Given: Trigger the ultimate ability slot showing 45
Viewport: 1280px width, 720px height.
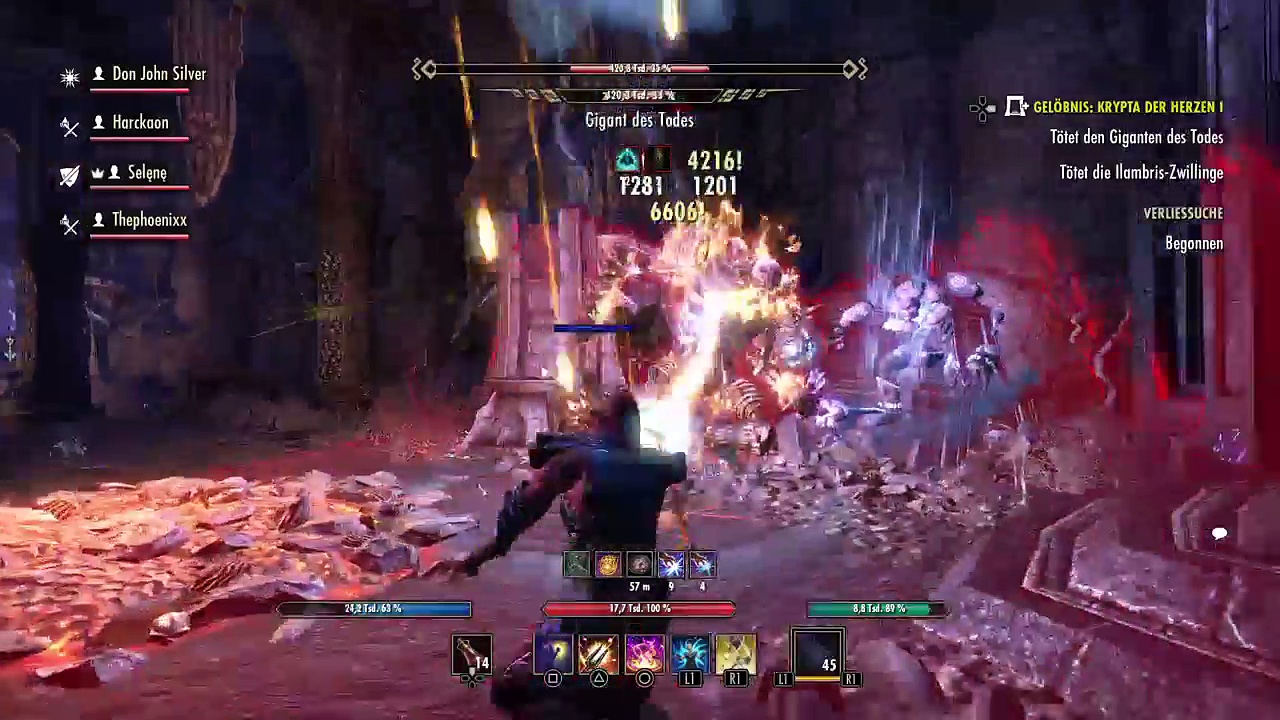Looking at the screenshot, I should (x=818, y=655).
